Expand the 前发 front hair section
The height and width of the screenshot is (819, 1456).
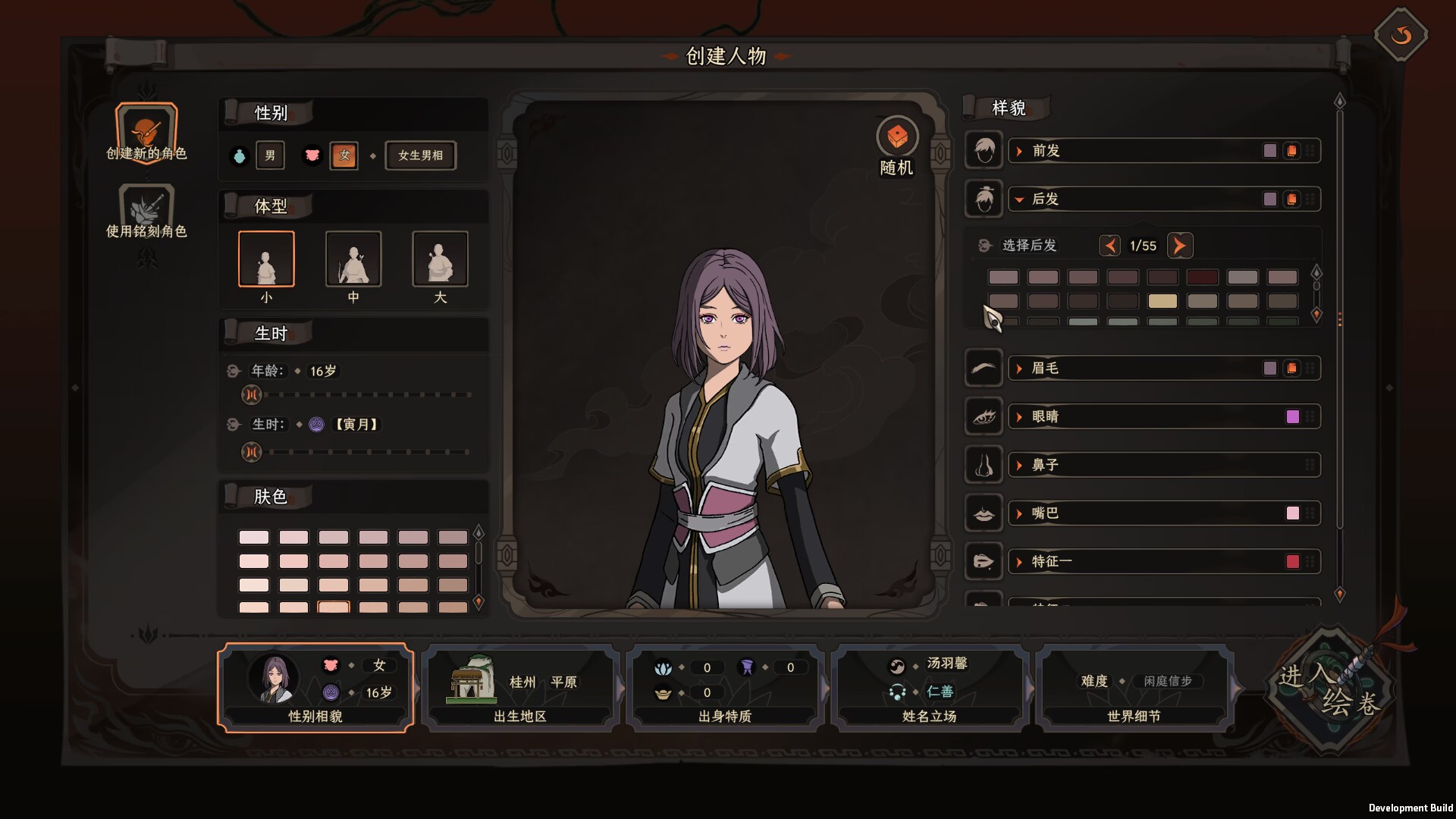click(1046, 151)
